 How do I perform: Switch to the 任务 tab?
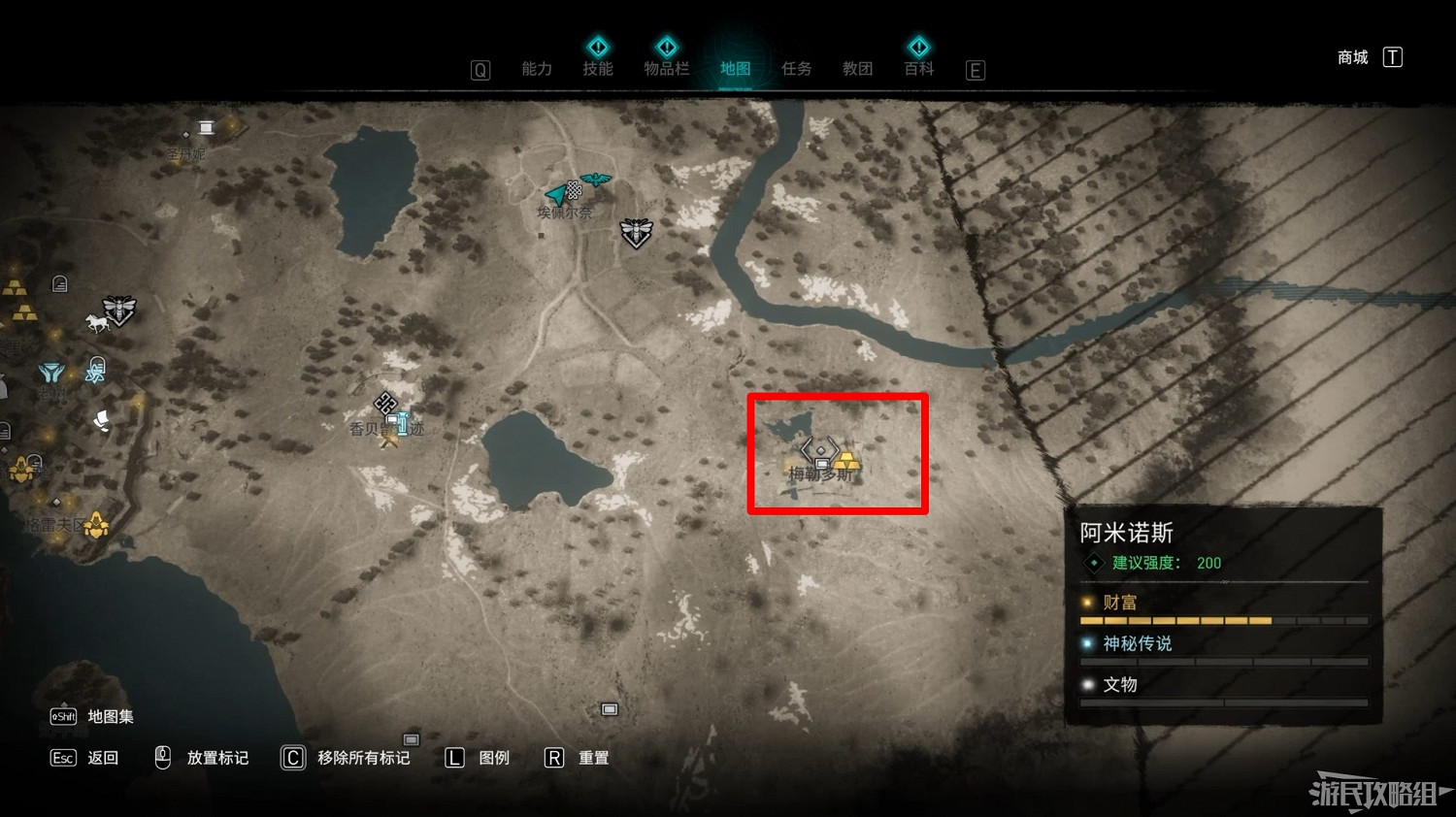coord(796,69)
